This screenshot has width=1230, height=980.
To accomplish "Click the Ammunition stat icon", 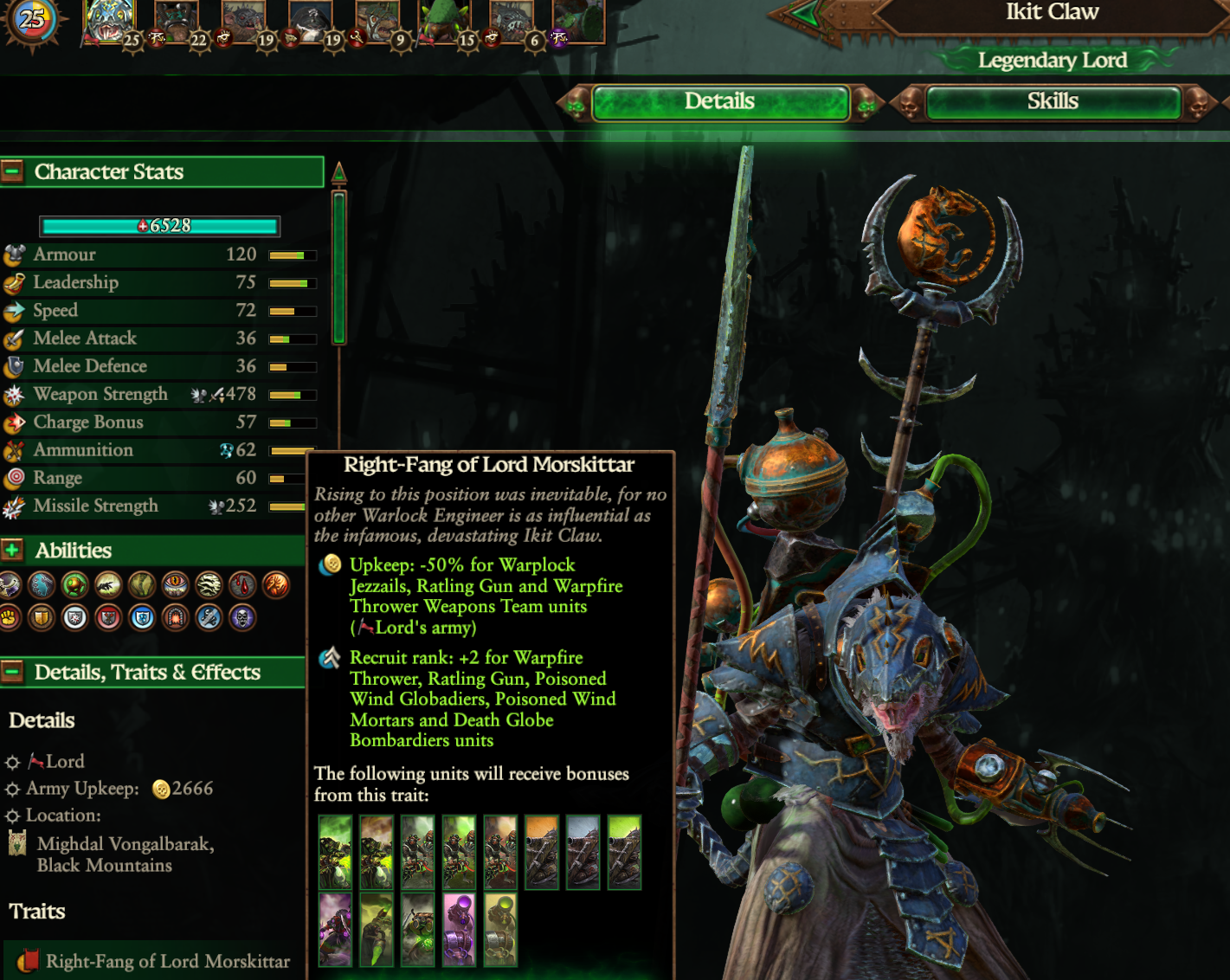I will click(x=12, y=449).
